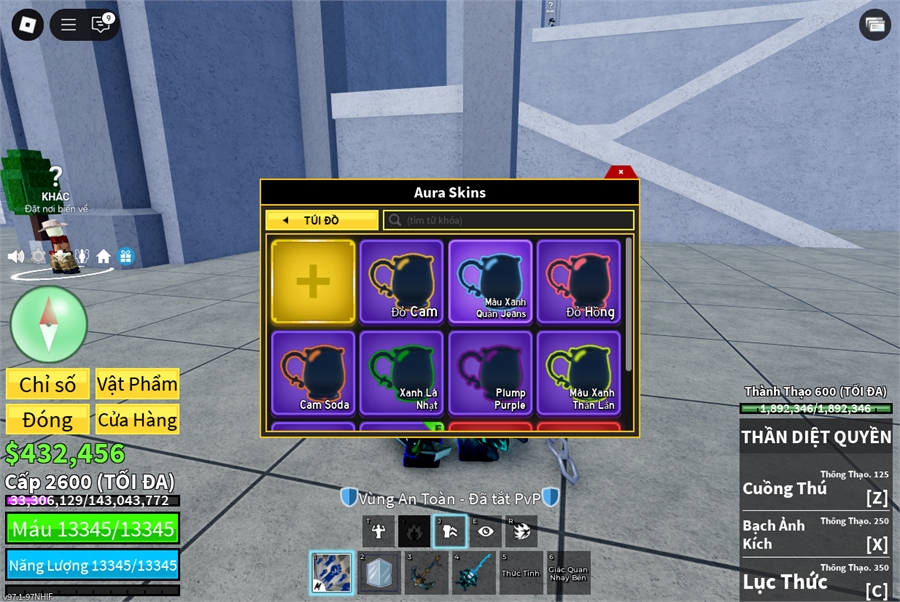
Task: Pick the Plump Purple aura skin
Action: click(x=490, y=372)
